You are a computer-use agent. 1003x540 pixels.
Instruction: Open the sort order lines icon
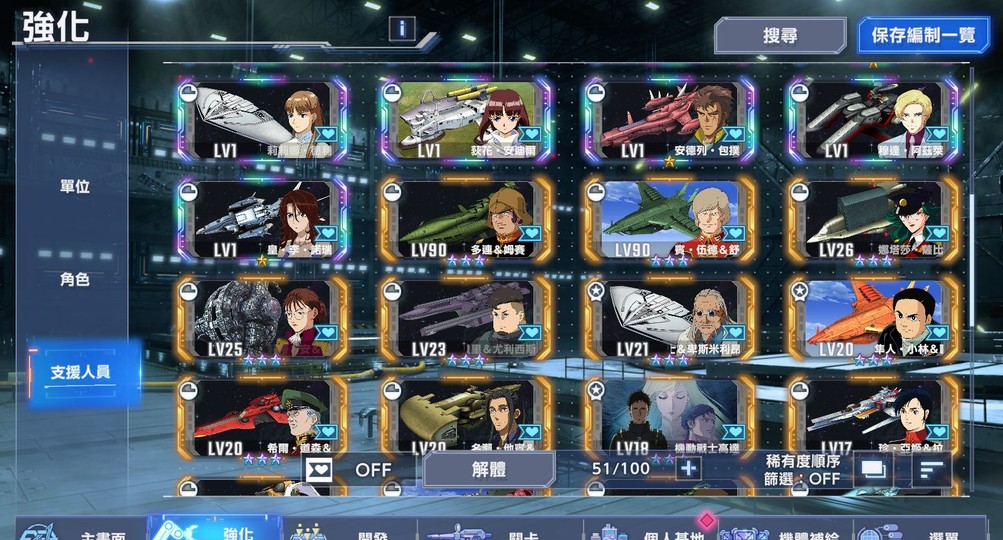click(x=932, y=468)
